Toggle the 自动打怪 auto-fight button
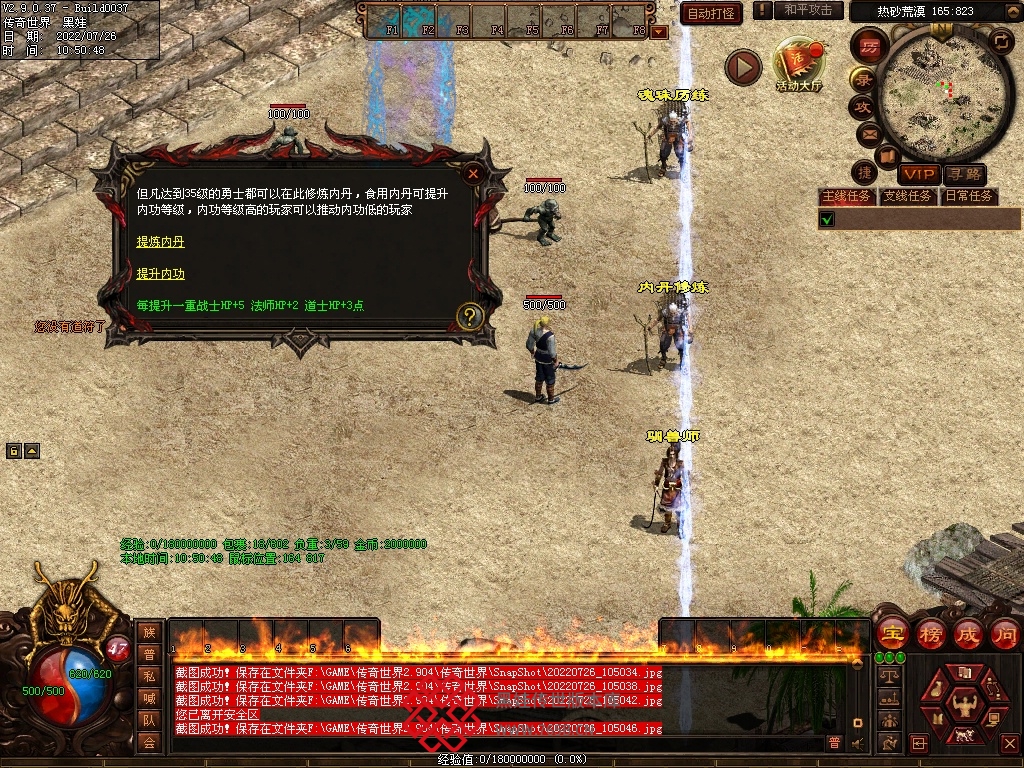Viewport: 1024px width, 768px height. 711,13
